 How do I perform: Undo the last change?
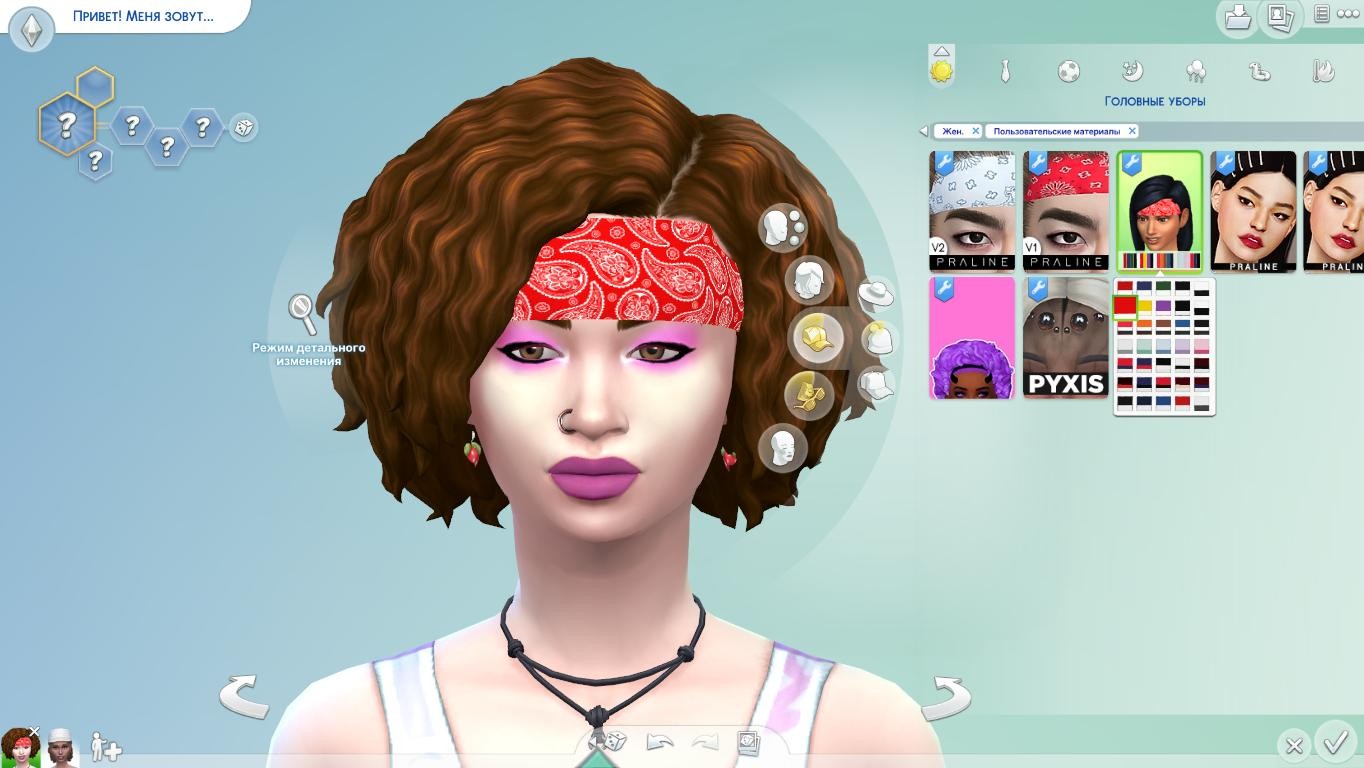click(x=660, y=742)
